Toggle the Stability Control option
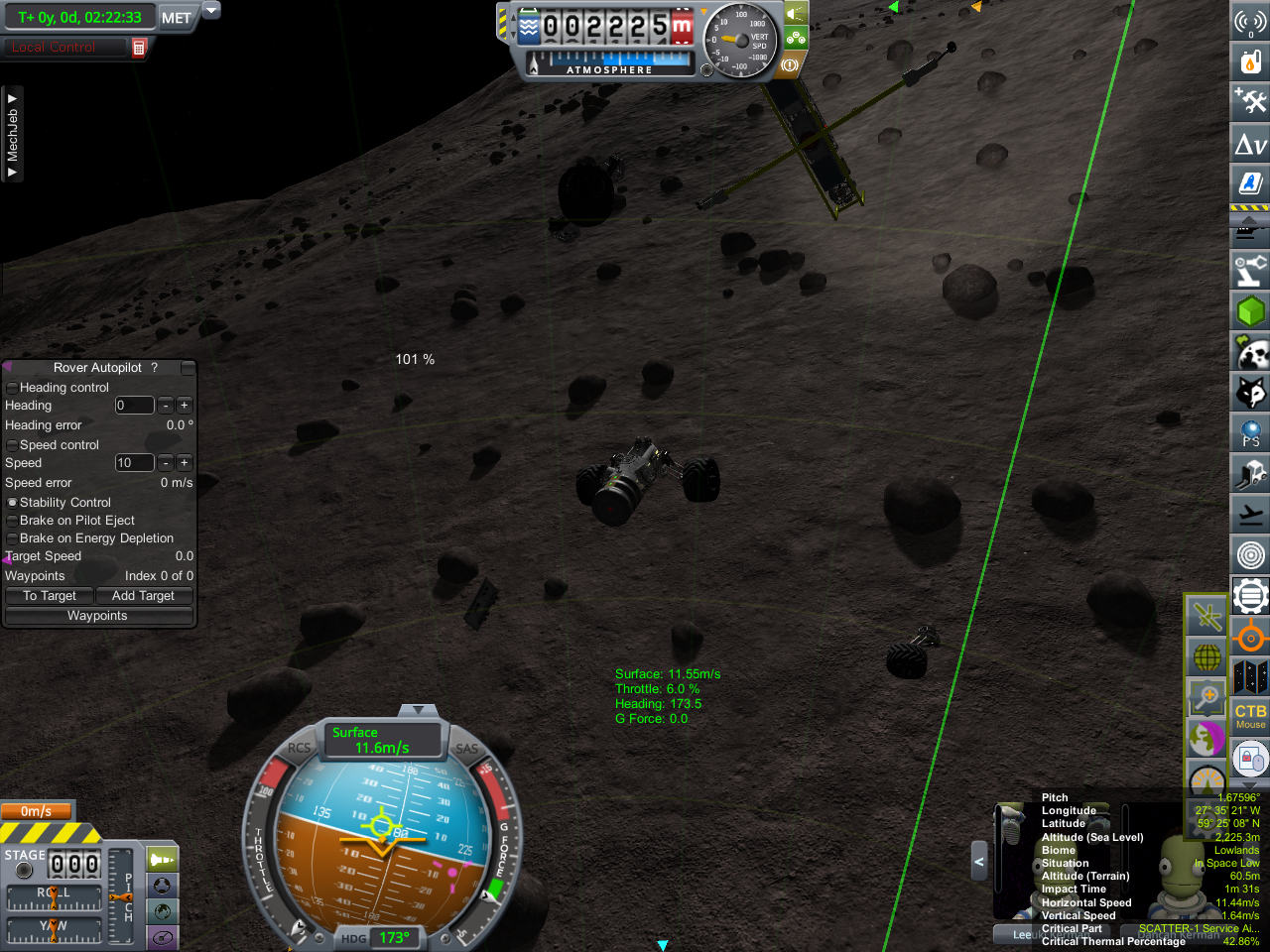Viewport: 1270px width, 952px height. point(12,503)
